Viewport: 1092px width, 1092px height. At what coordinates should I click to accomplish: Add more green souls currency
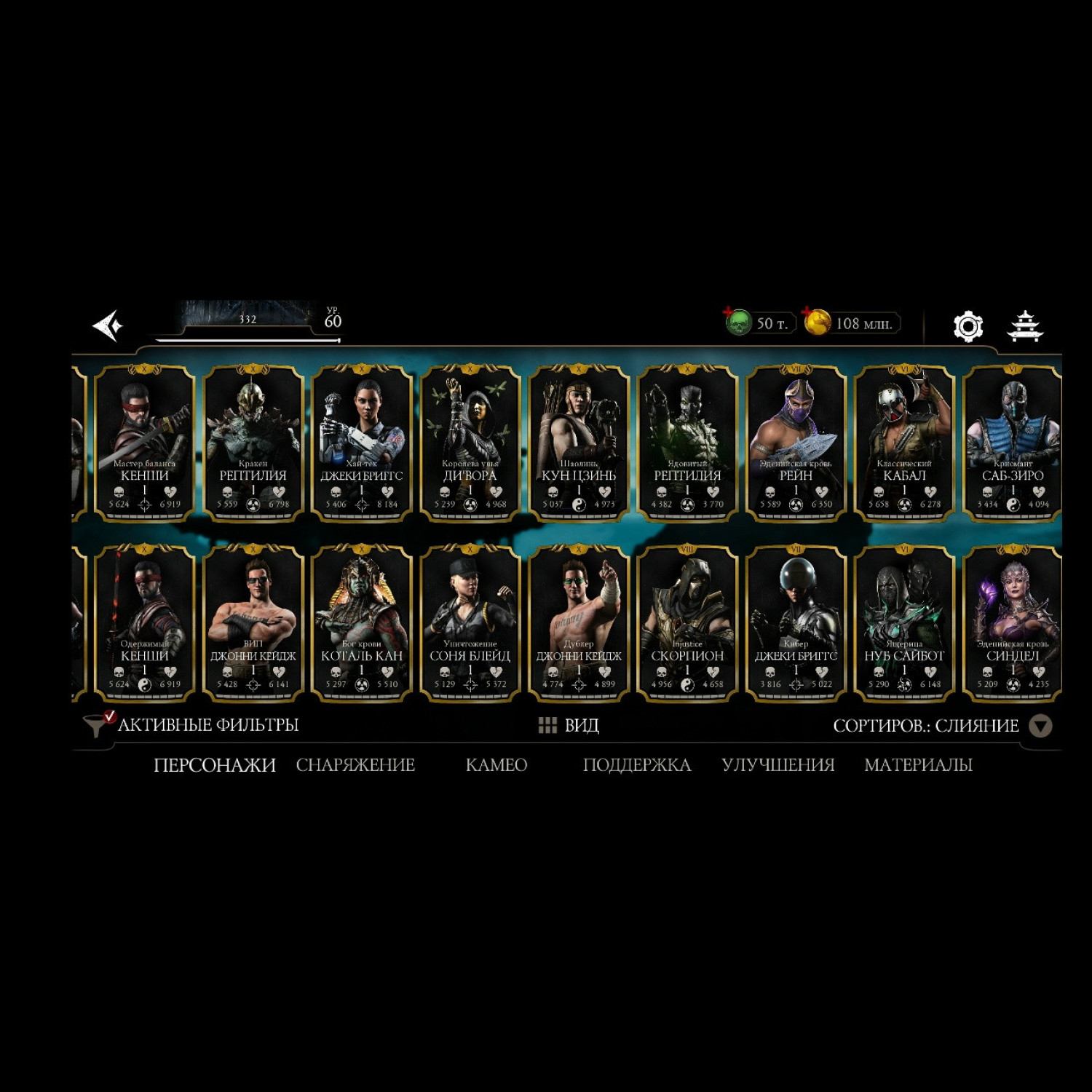[737, 322]
